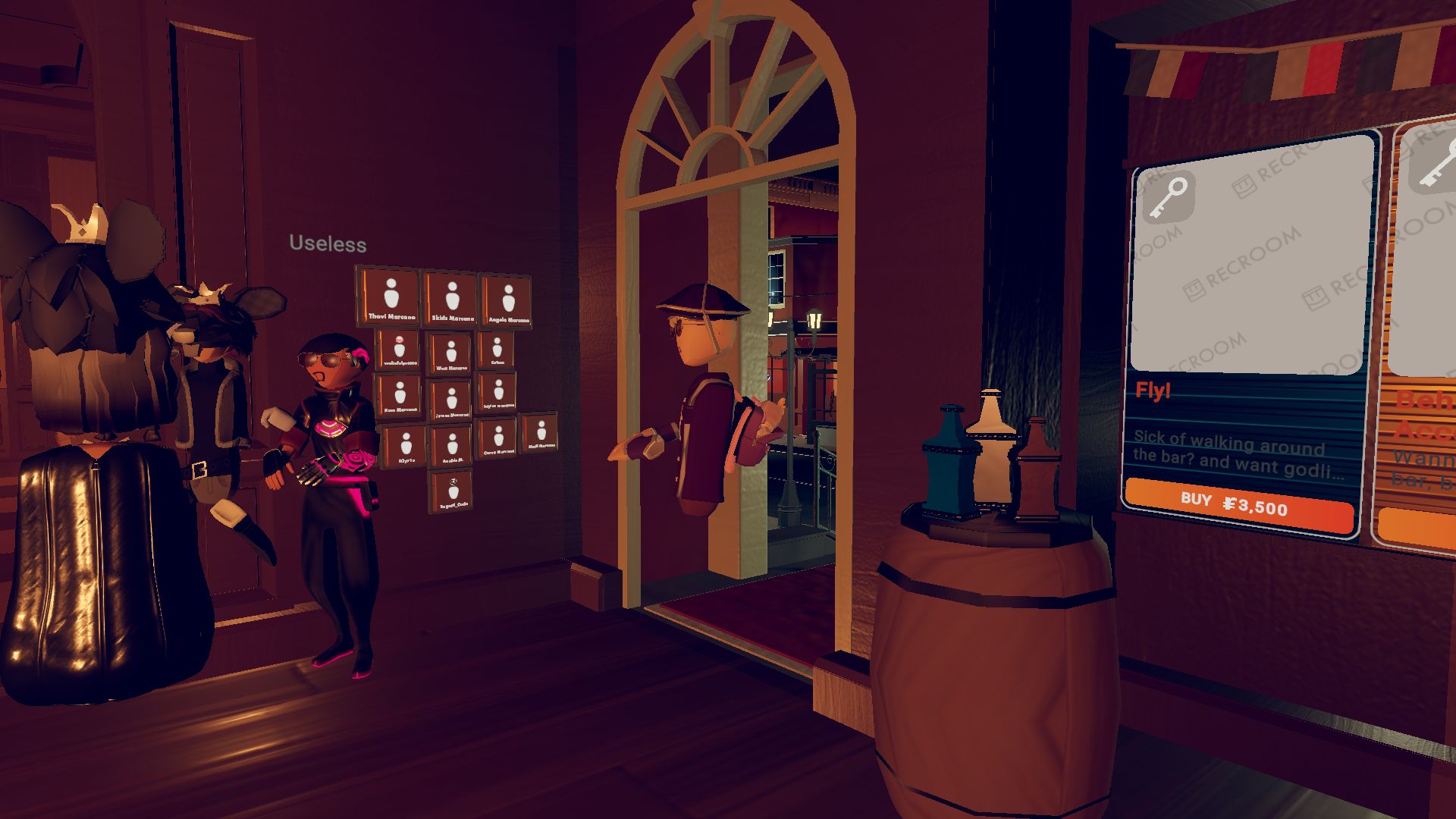This screenshot has width=1456, height=819.
Task: Select the bottommost Taguatl_Cuda plaque
Action: pyautogui.click(x=454, y=490)
